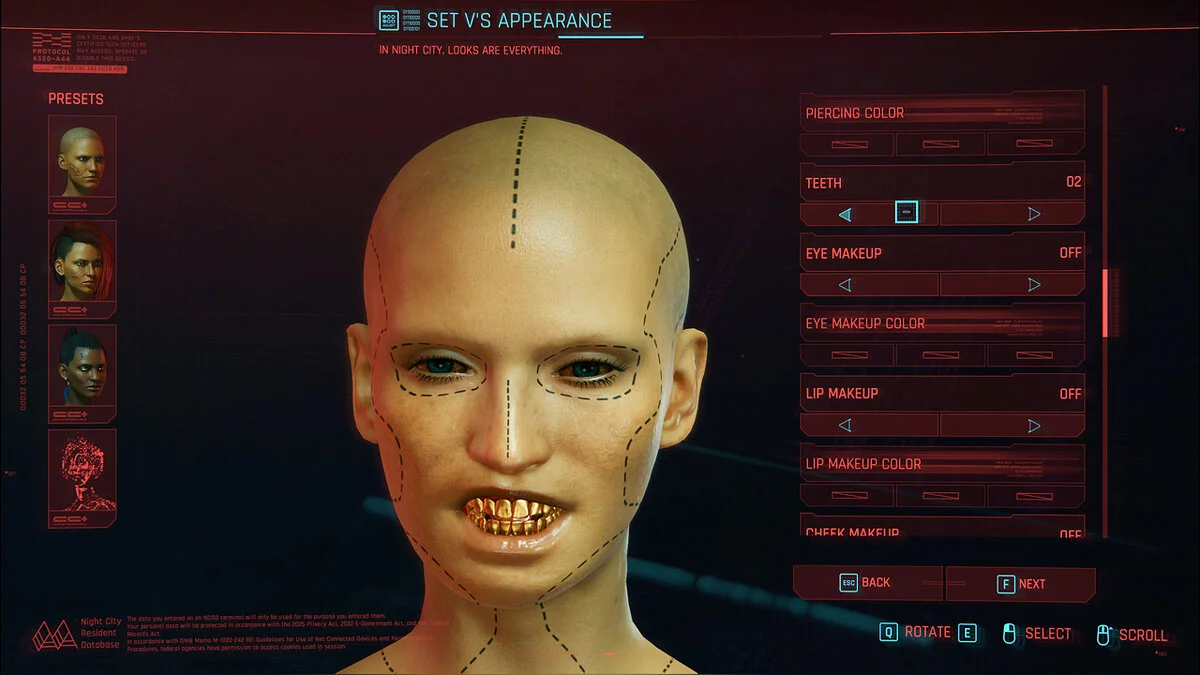Choose the red mohawk preset
Viewport: 1200px width, 675px height.
coord(82,261)
